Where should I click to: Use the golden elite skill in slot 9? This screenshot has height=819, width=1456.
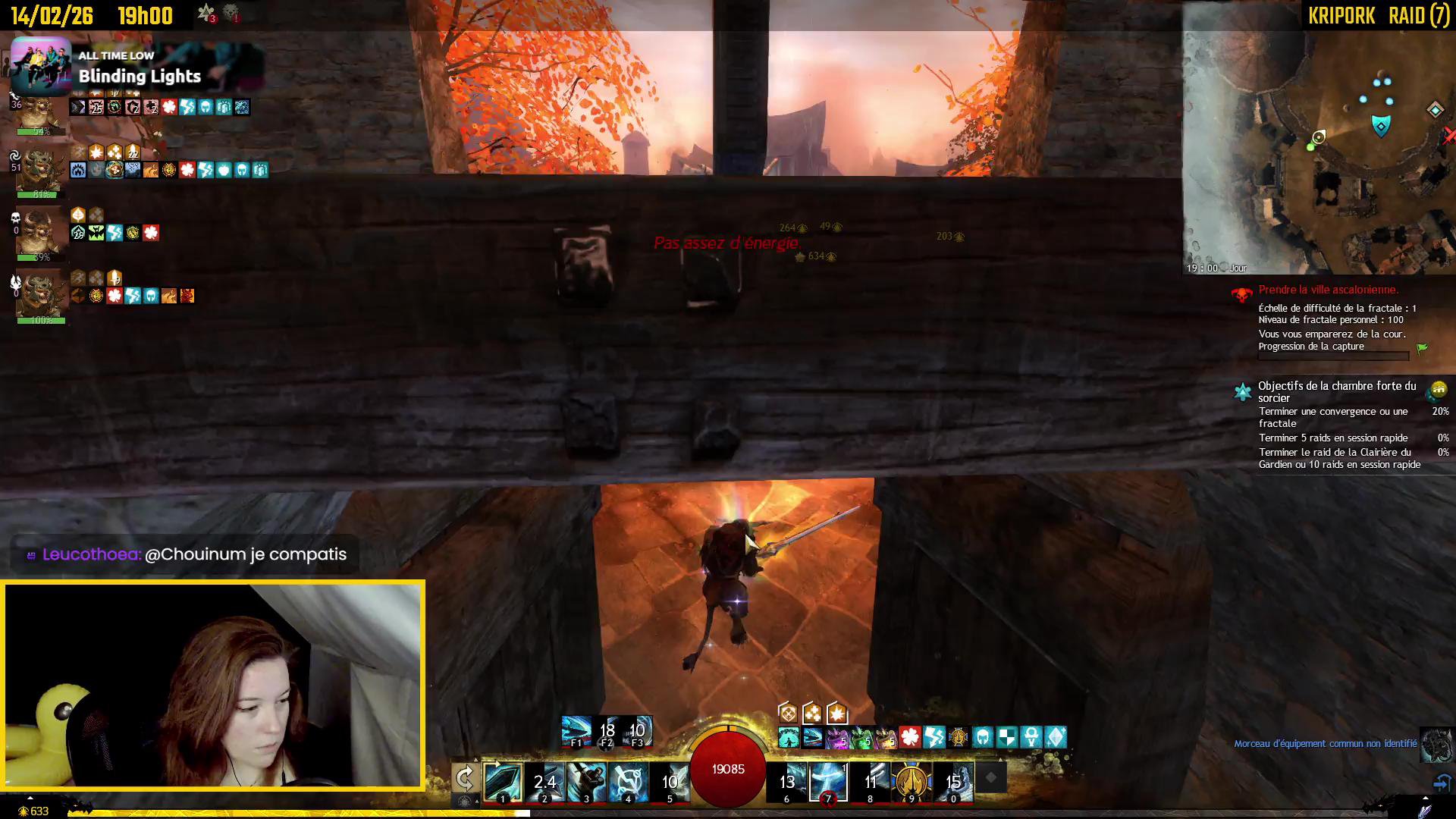click(x=912, y=783)
